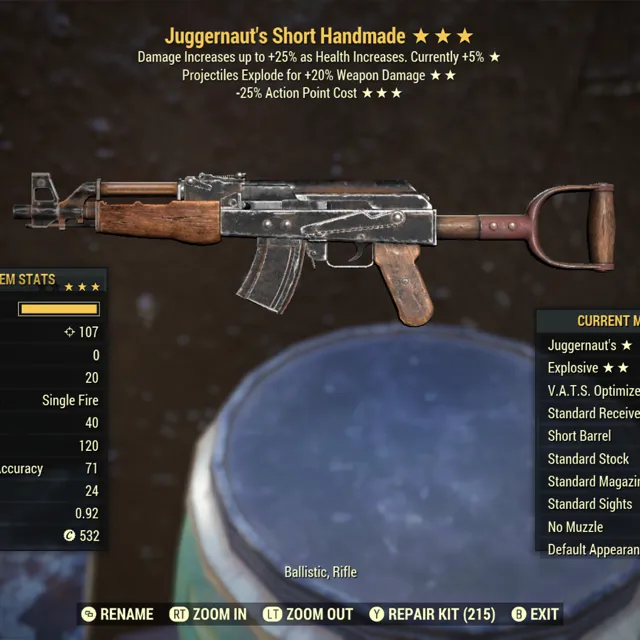Exit the weapon inspect screen
640x640 pixels.
pyautogui.click(x=535, y=614)
